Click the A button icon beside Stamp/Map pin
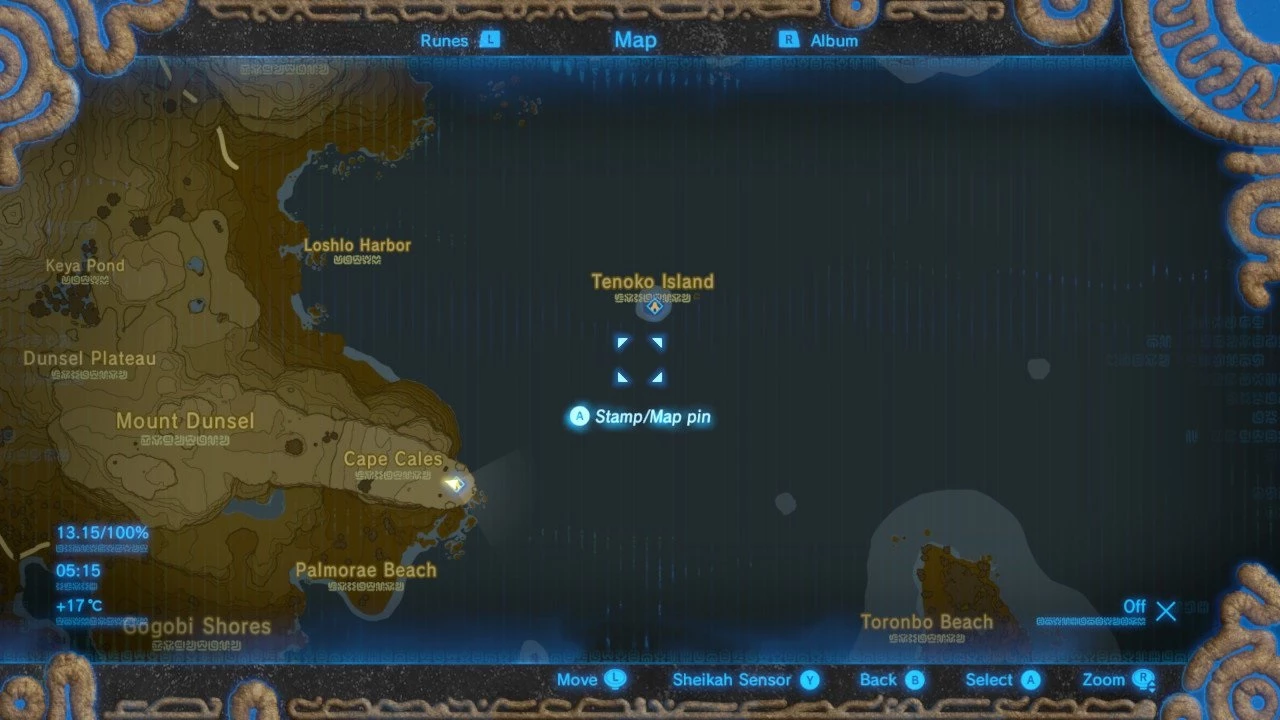This screenshot has width=1280, height=720. [578, 417]
